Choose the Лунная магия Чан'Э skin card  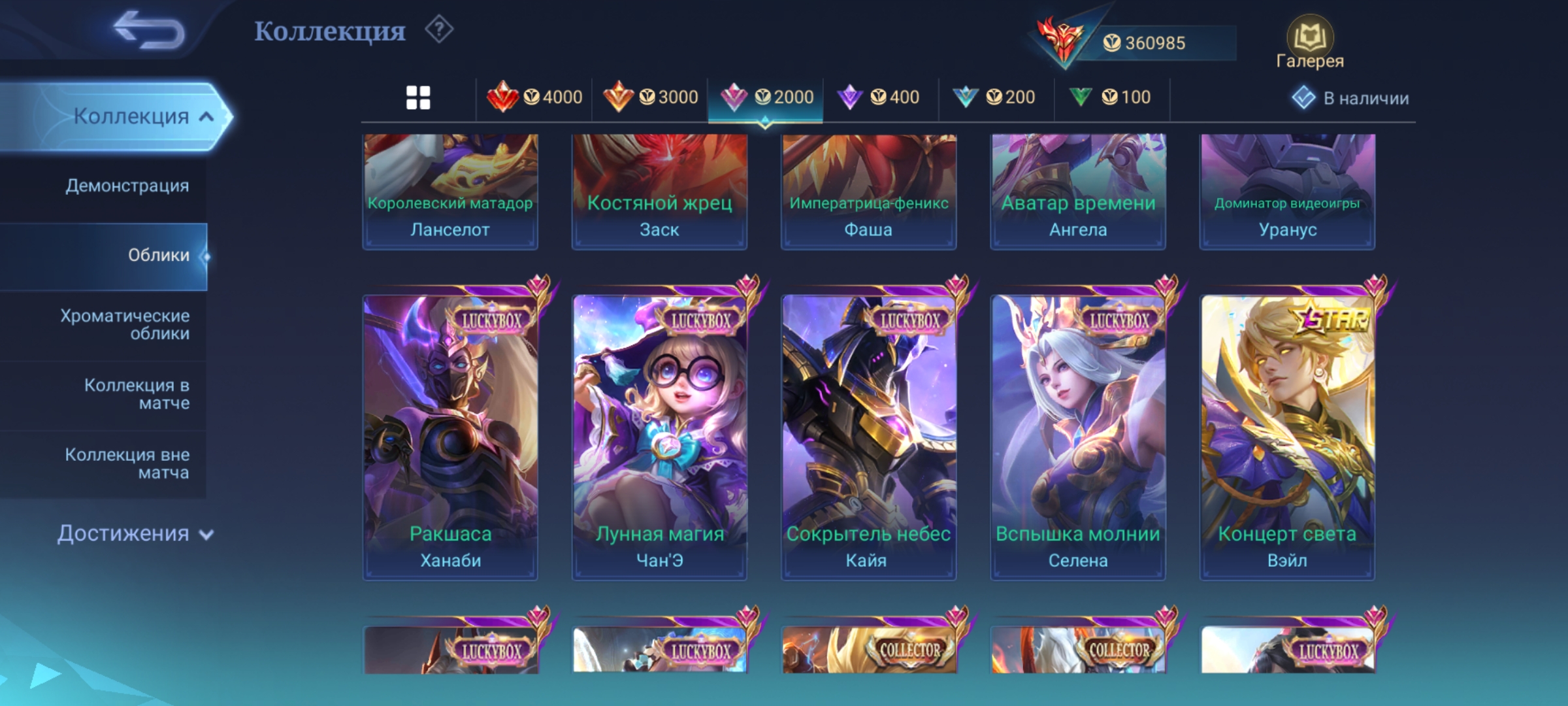click(x=659, y=437)
